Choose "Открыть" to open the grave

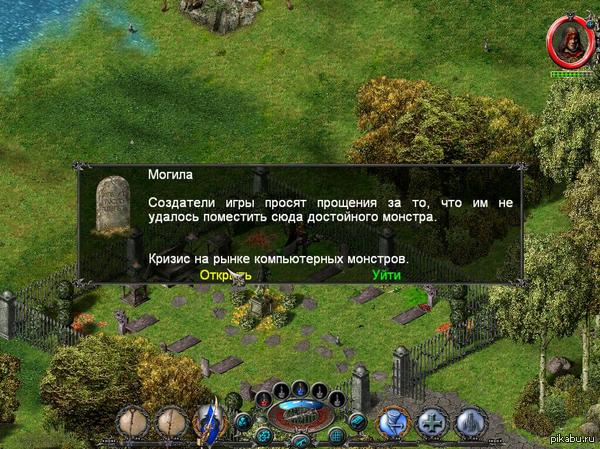pyautogui.click(x=225, y=274)
